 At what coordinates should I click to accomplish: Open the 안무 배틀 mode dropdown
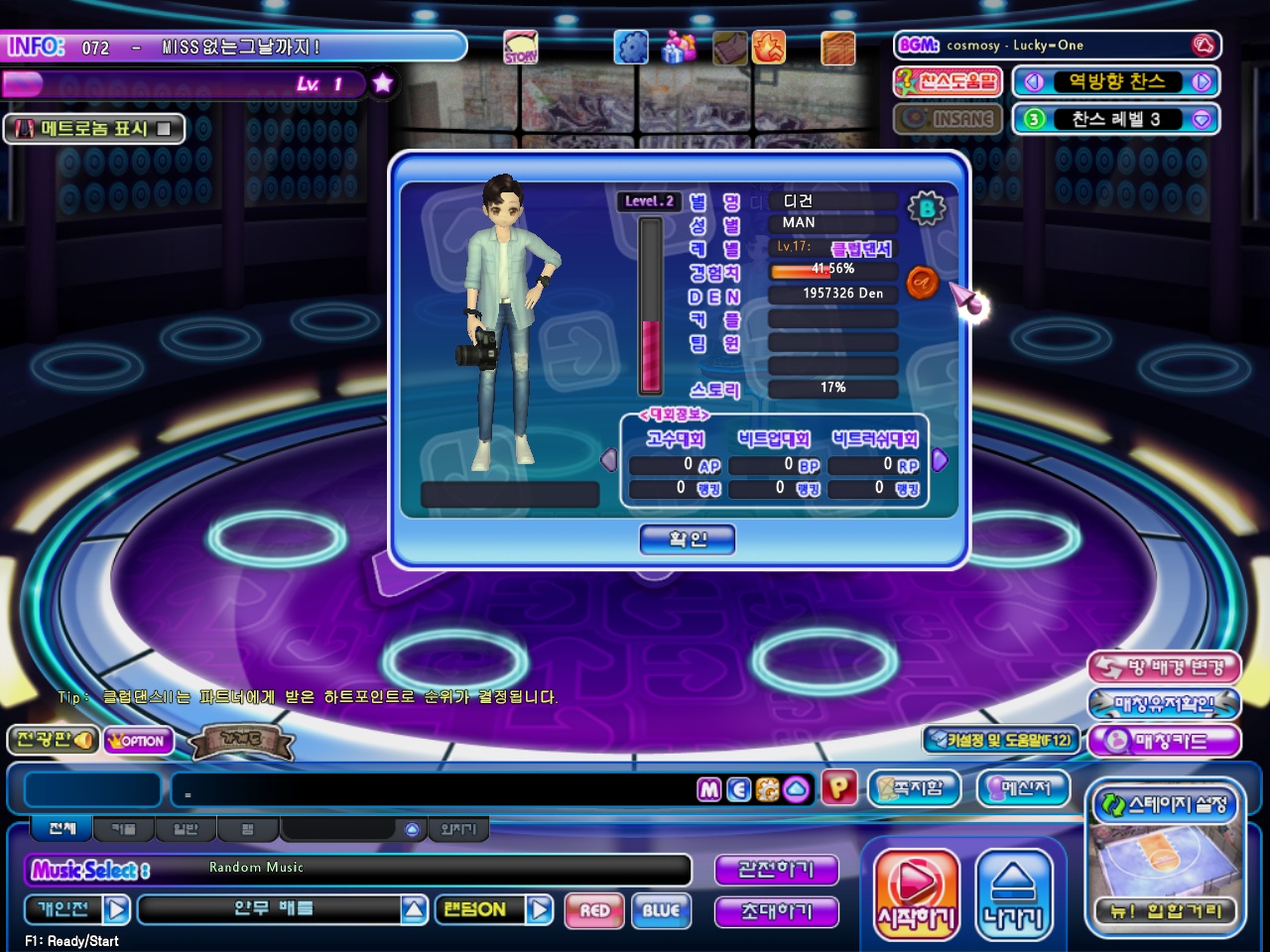[x=415, y=909]
